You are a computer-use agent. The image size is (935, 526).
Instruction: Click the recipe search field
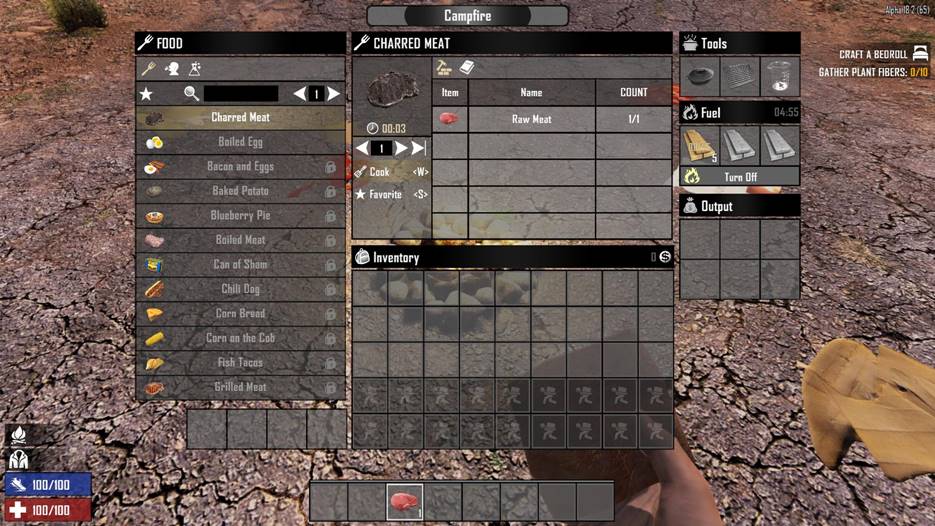[x=240, y=94]
